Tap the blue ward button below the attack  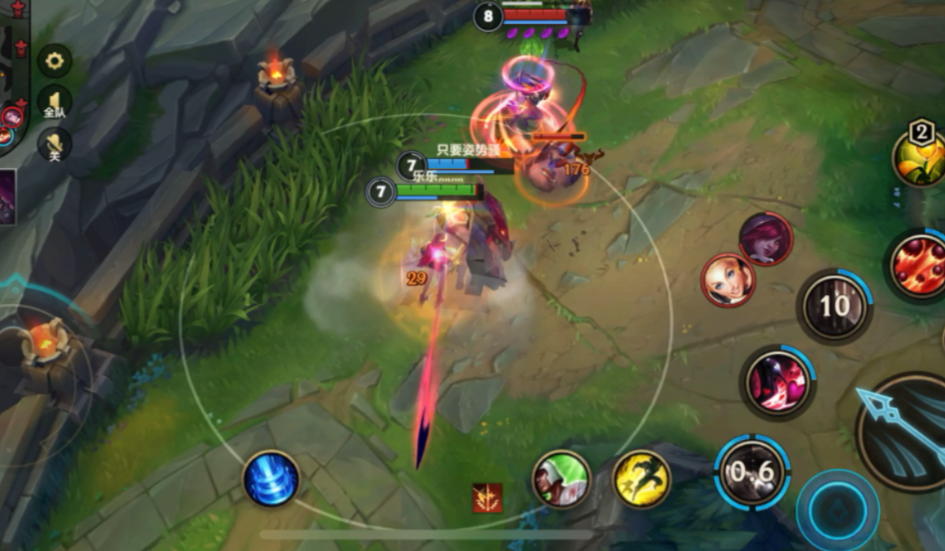click(836, 508)
